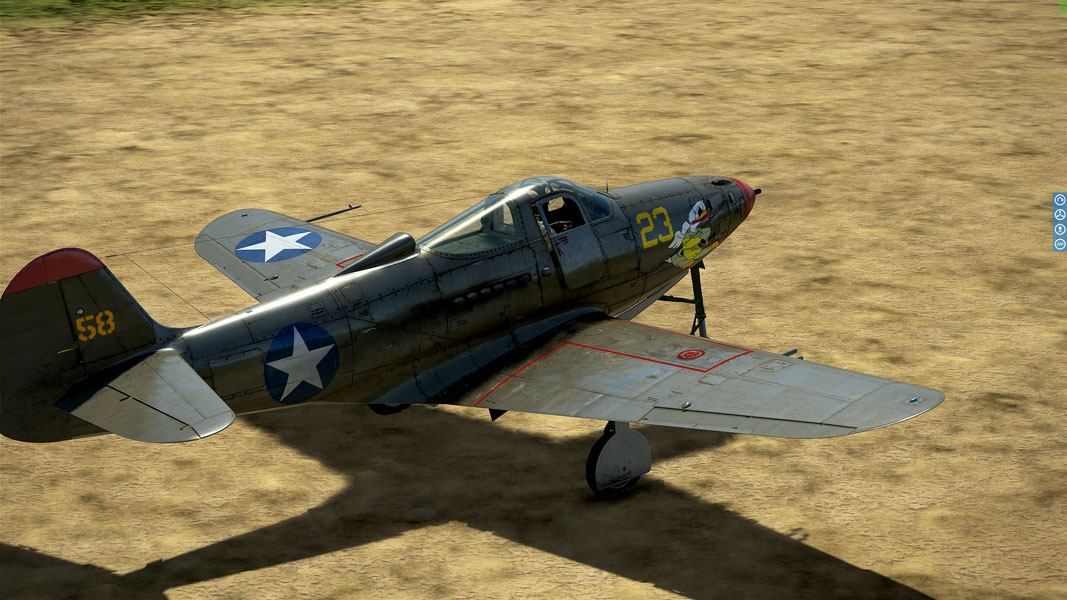Select the three-spoke propeller icon
This screenshot has height=600, width=1067.
tap(1060, 214)
